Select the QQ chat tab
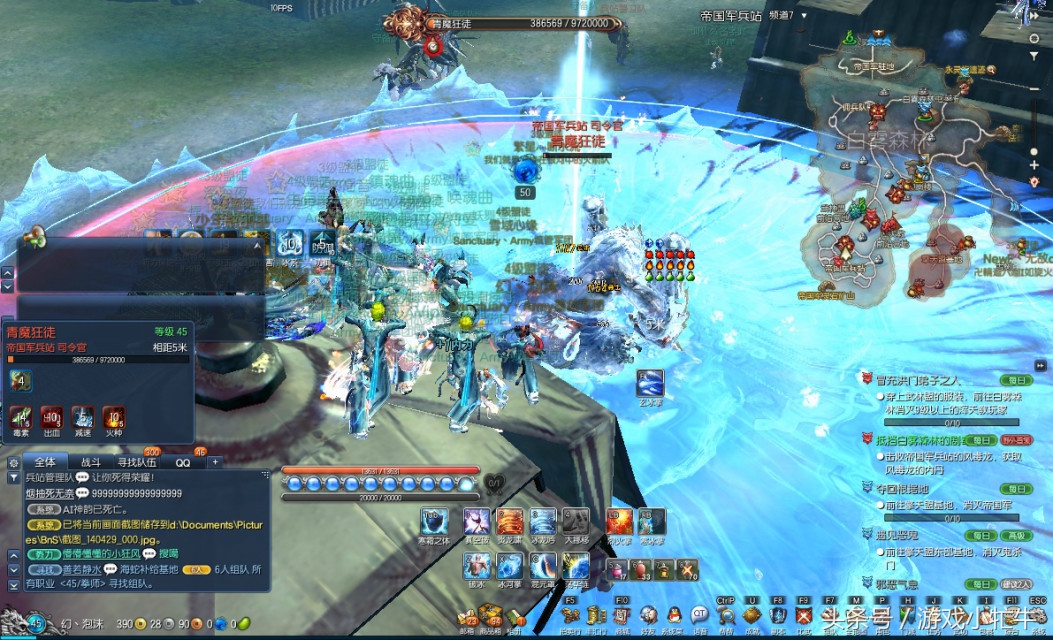 (x=183, y=462)
